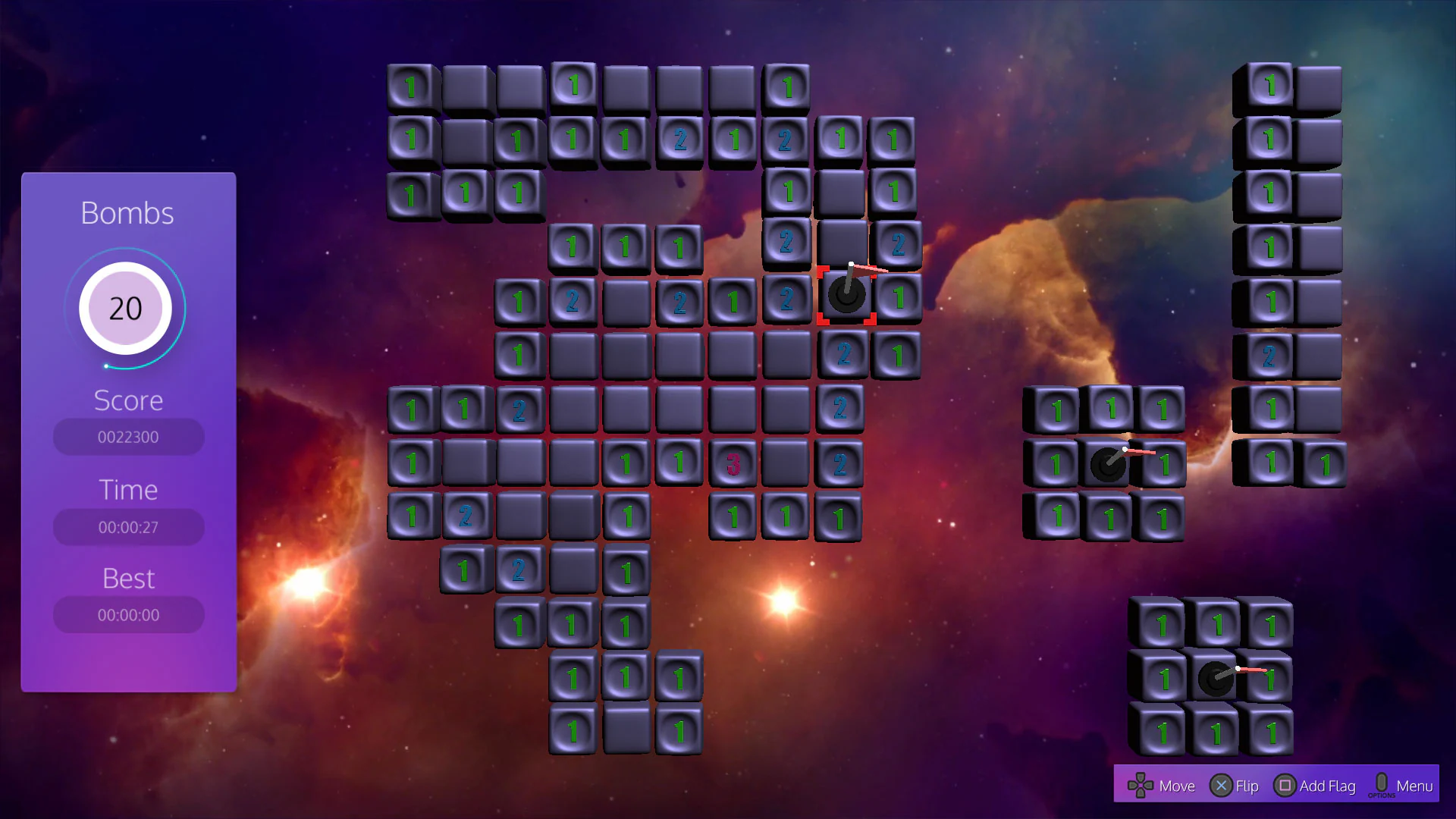Click the Add Flag label
Viewport: 1456px width, 819px height.
1327,786
